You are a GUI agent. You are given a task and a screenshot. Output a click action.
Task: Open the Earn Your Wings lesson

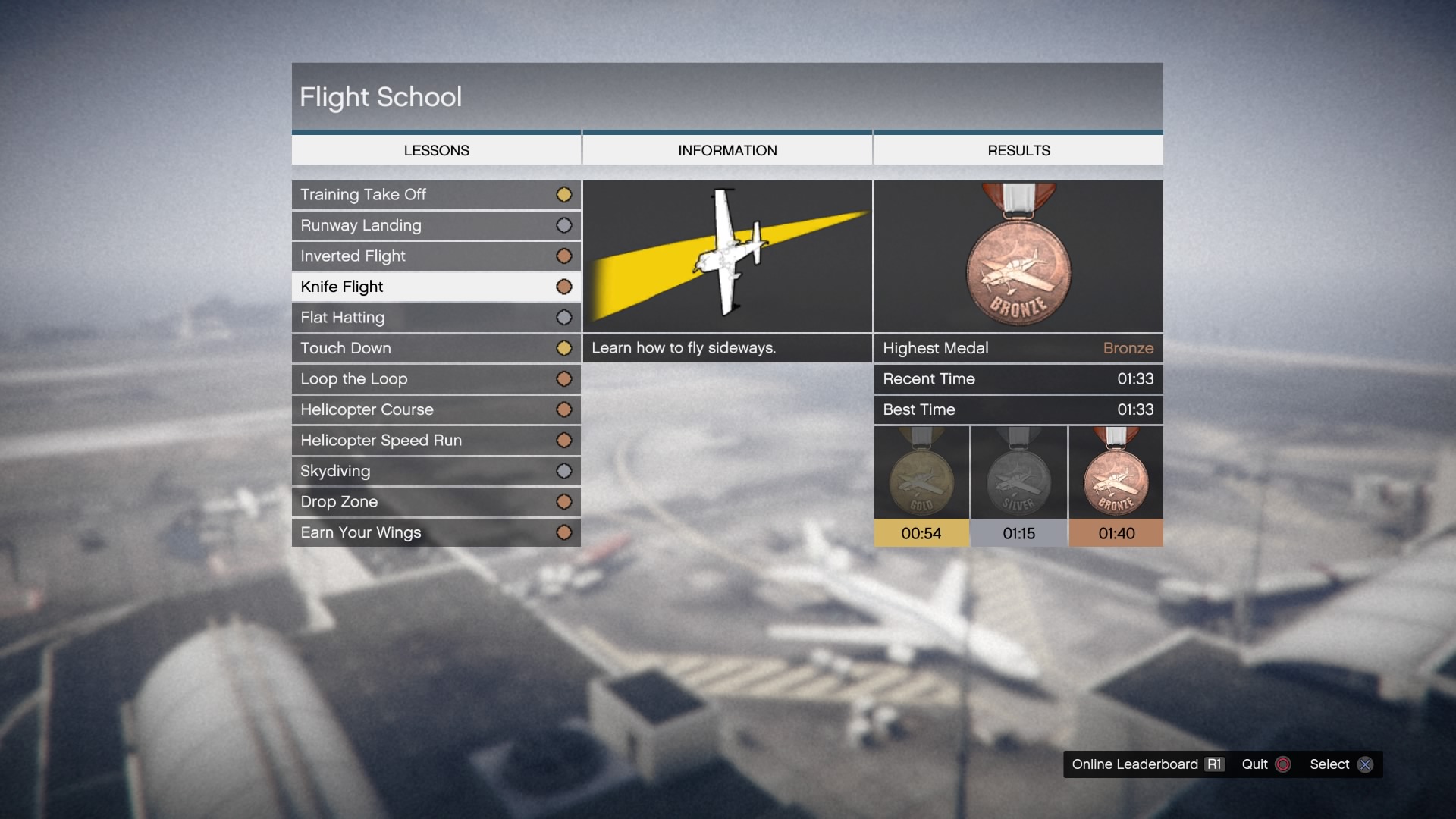point(436,532)
